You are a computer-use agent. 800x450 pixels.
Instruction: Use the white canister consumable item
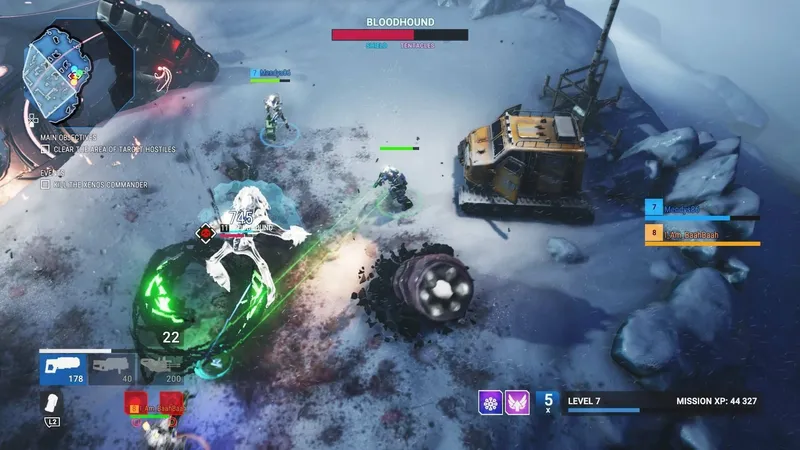(x=49, y=404)
